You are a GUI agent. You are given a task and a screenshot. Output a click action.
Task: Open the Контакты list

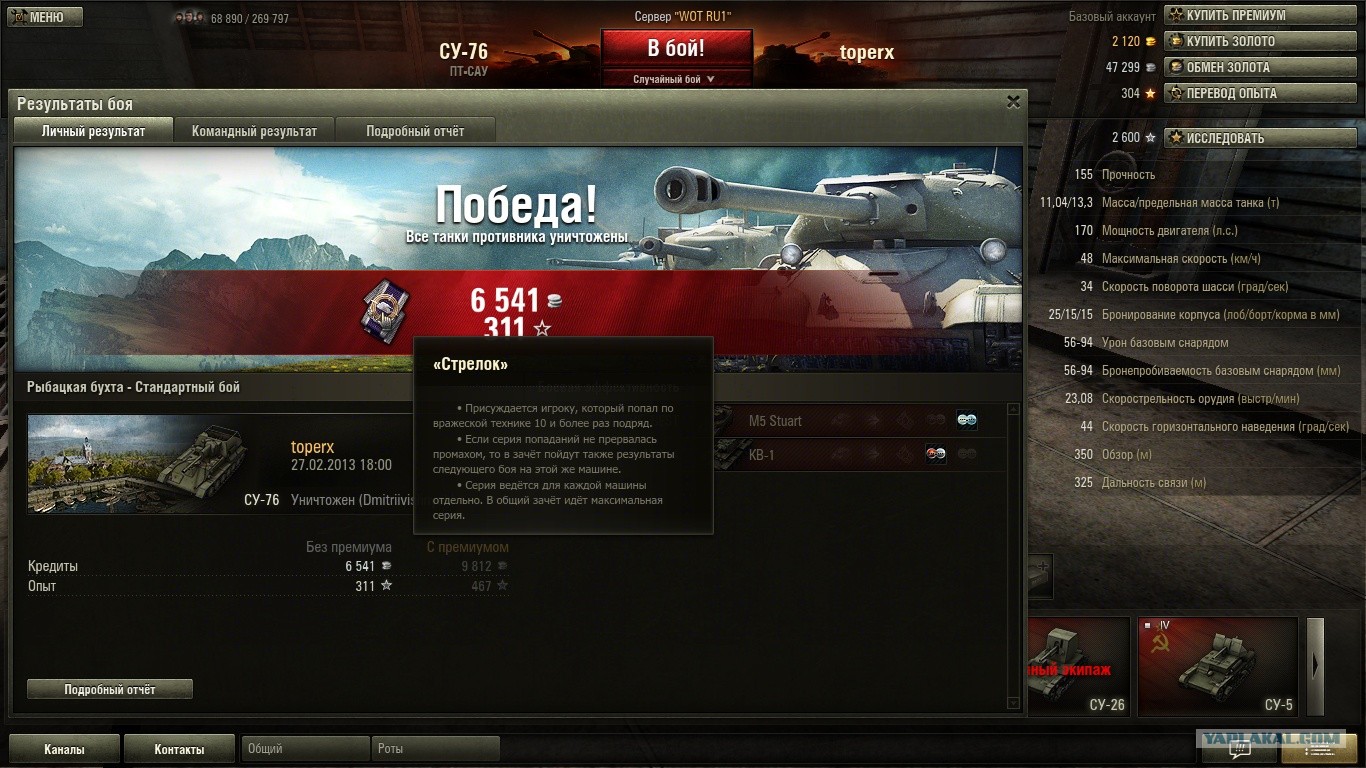coord(179,749)
